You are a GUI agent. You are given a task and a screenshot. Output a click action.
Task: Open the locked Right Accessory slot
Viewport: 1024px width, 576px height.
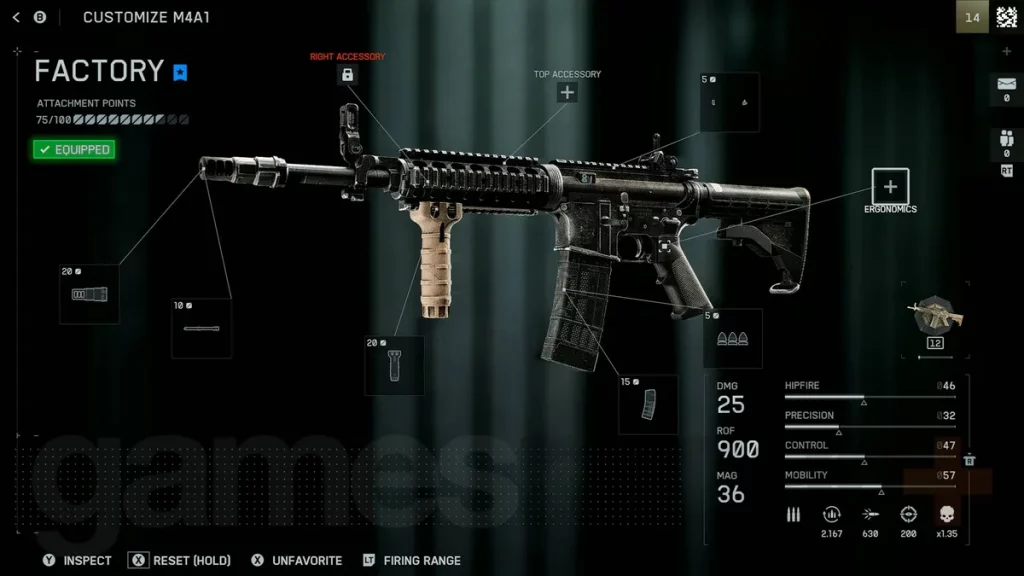point(347,75)
